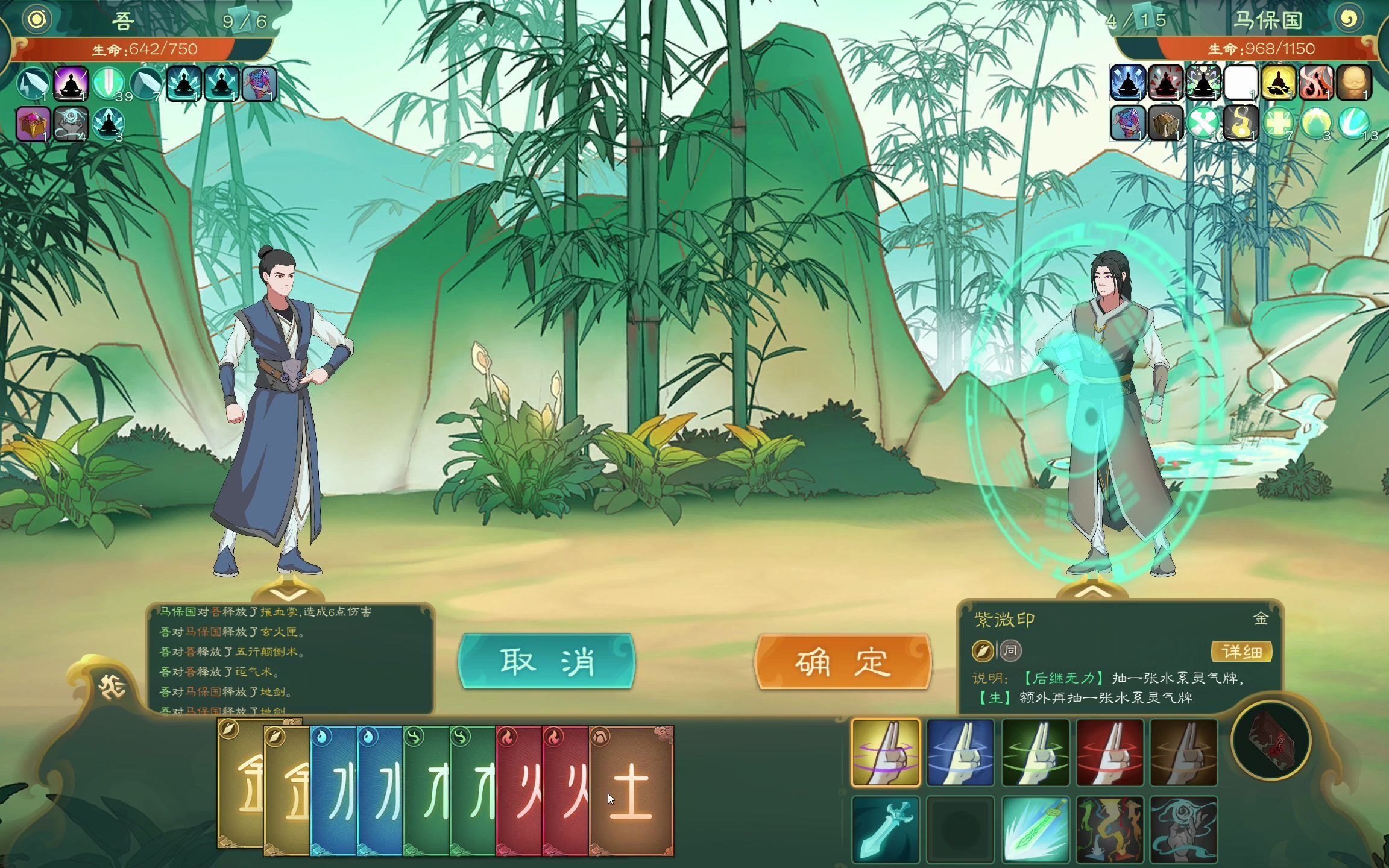The width and height of the screenshot is (1389, 868).
Task: Confirm with the orange 确定 button
Action: tap(843, 661)
